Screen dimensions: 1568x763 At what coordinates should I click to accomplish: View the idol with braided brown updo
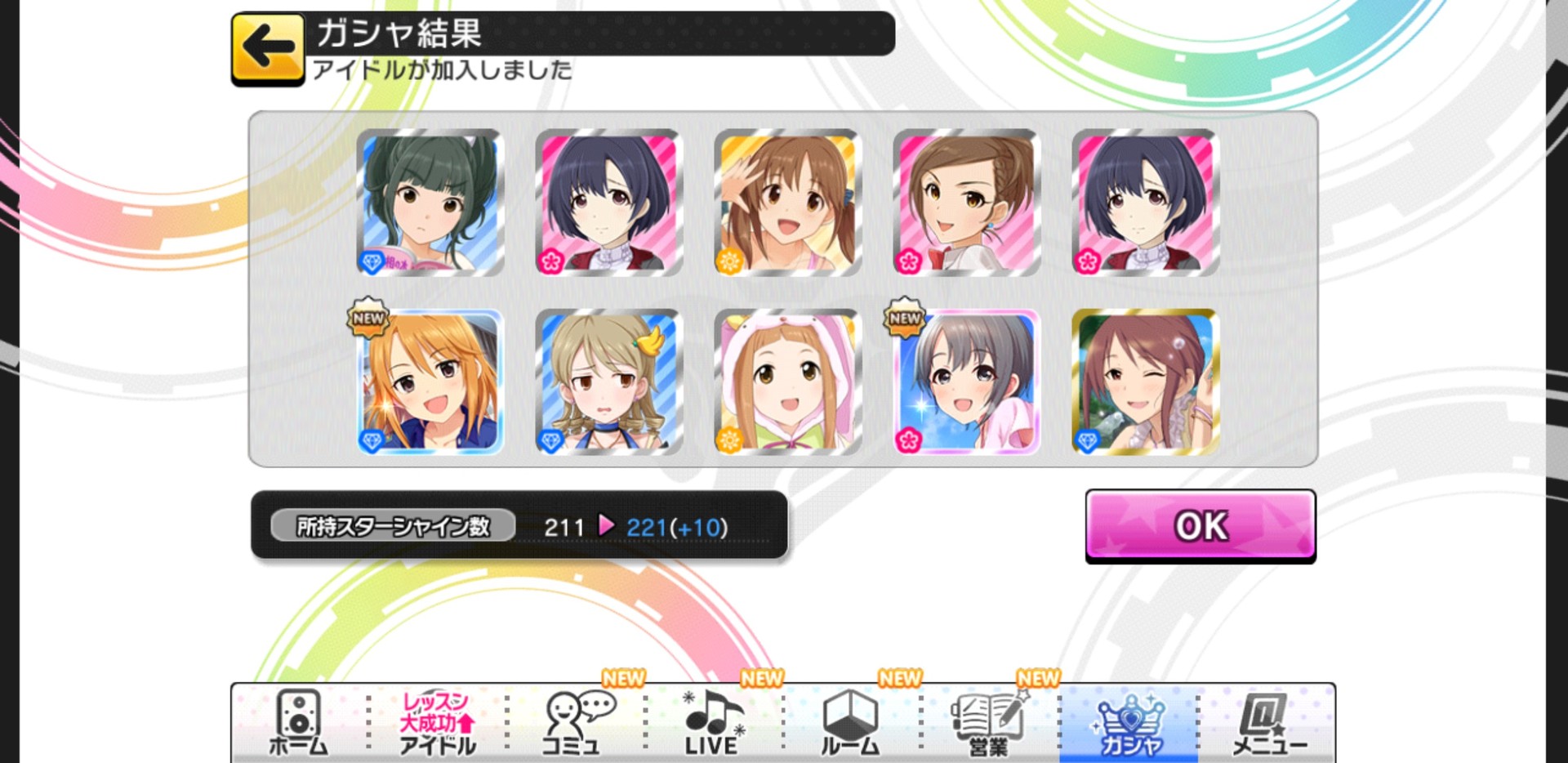point(966,202)
